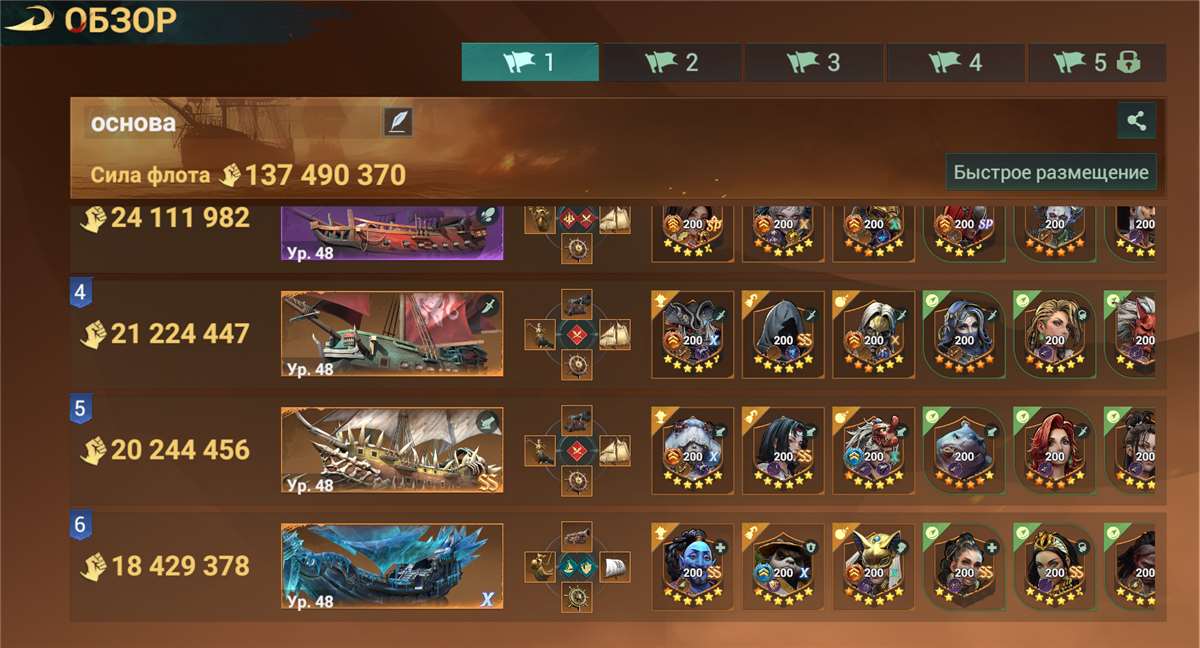Select the red-sailed ship in row 4
This screenshot has width=1200, height=648.
click(x=392, y=334)
